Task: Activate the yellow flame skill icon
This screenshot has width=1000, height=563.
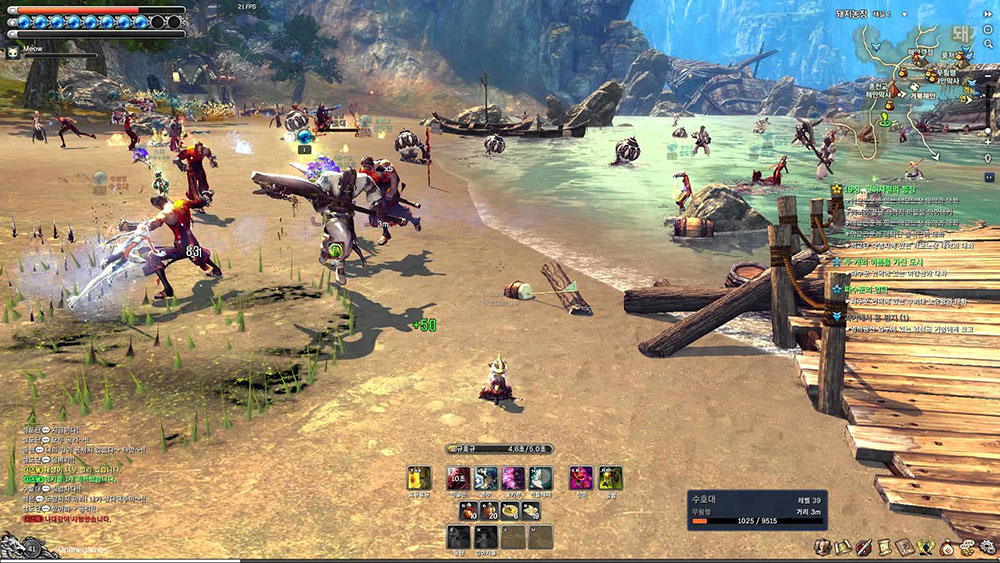Action: (x=419, y=478)
